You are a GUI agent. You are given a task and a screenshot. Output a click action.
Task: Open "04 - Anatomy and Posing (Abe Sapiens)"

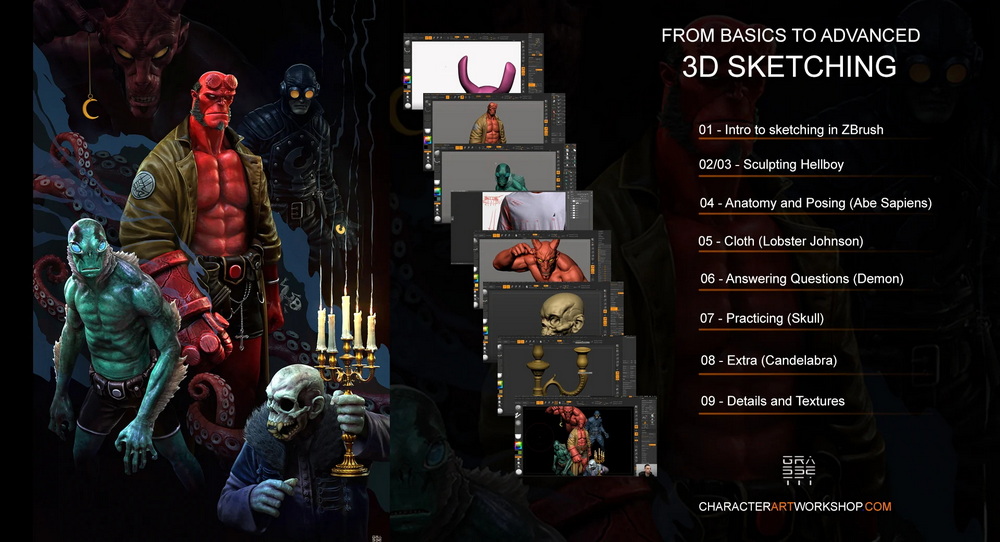815,203
